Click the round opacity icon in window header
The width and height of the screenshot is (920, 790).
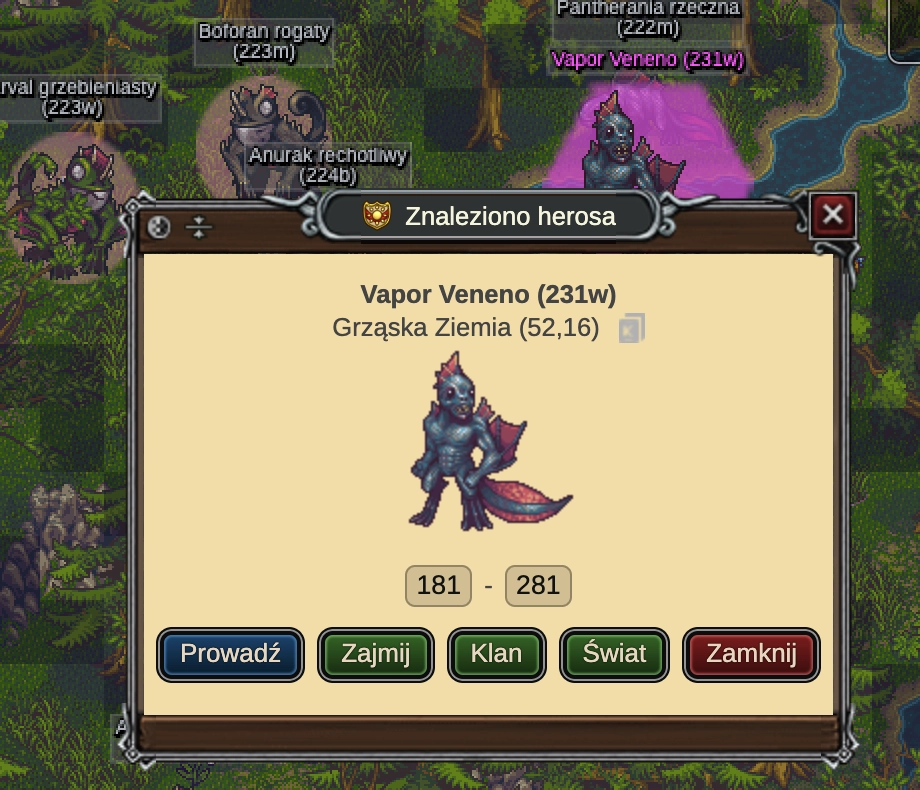pos(159,227)
